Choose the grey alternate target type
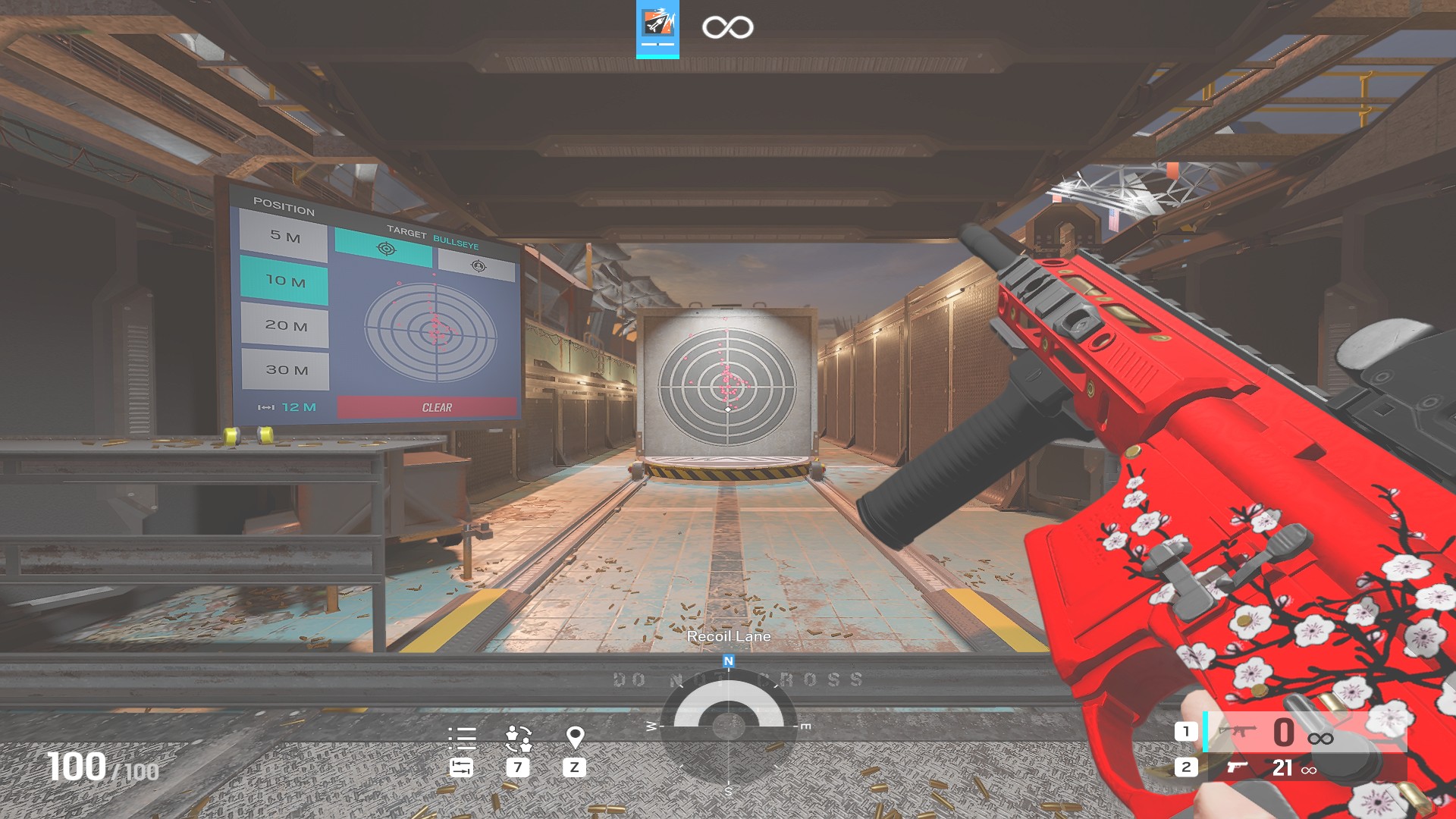The width and height of the screenshot is (1456, 819). click(x=477, y=265)
